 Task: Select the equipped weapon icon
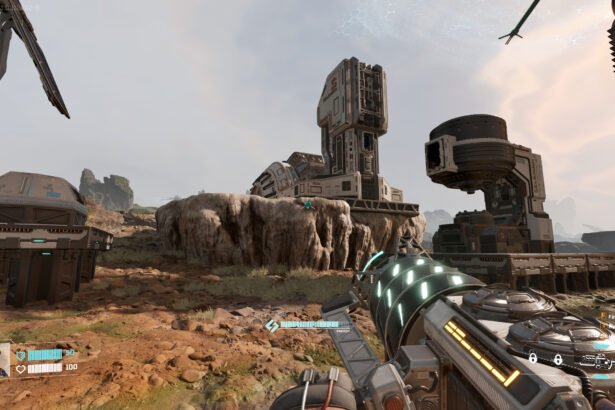(x=596, y=360)
